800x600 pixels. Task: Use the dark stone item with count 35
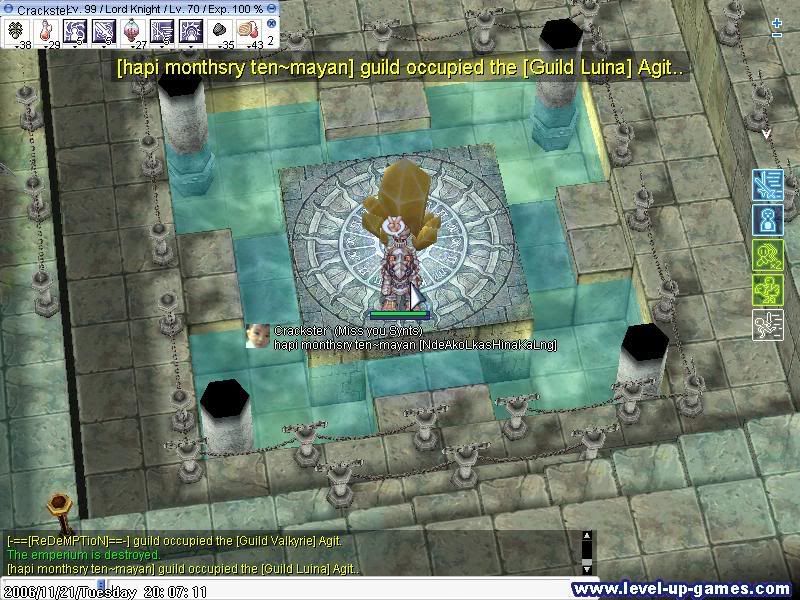[x=221, y=30]
